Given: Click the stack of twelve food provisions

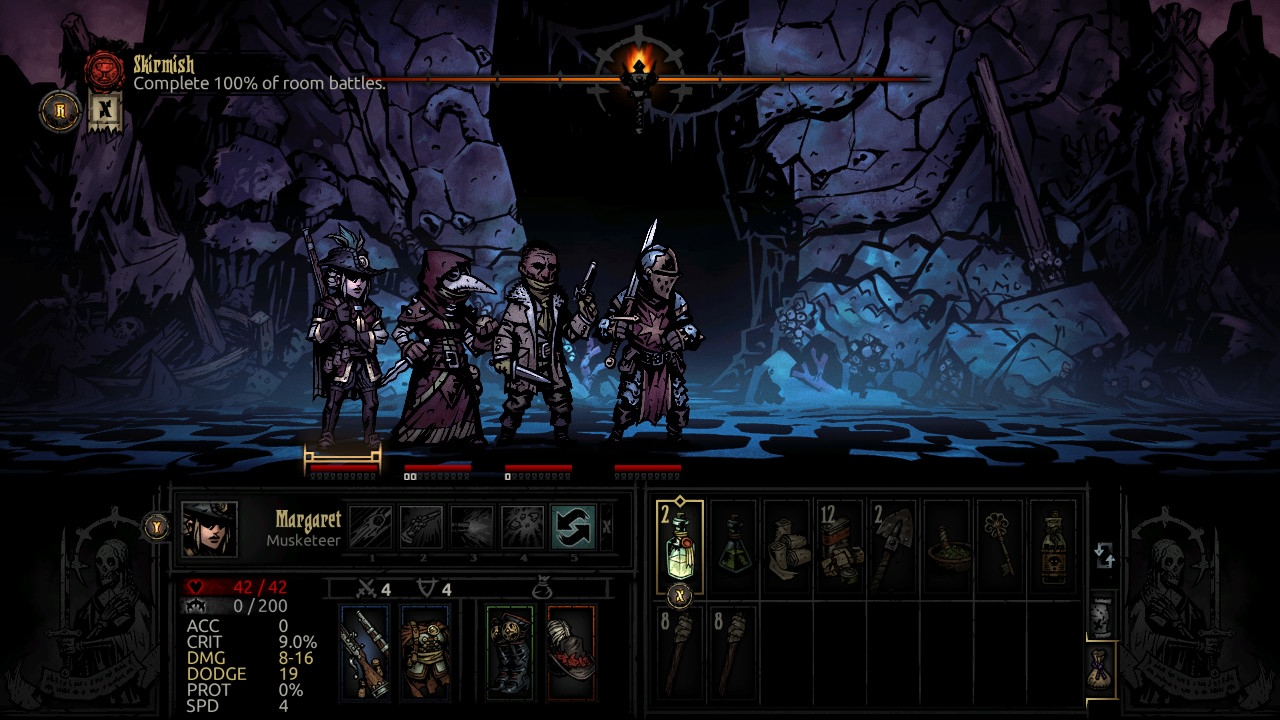Looking at the screenshot, I should pos(842,548).
